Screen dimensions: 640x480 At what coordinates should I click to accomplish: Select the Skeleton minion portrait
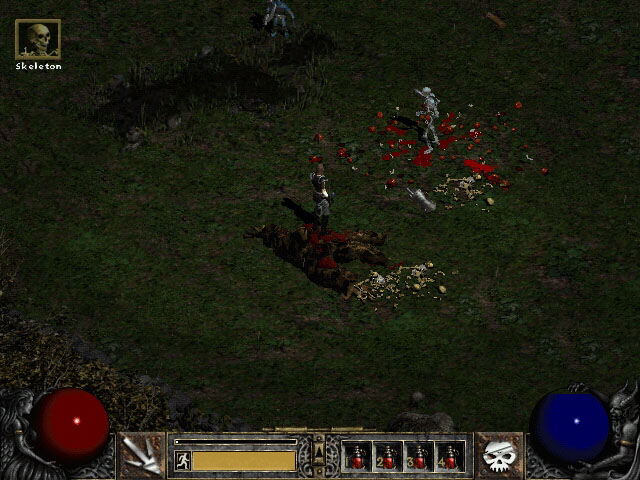pyautogui.click(x=38, y=40)
